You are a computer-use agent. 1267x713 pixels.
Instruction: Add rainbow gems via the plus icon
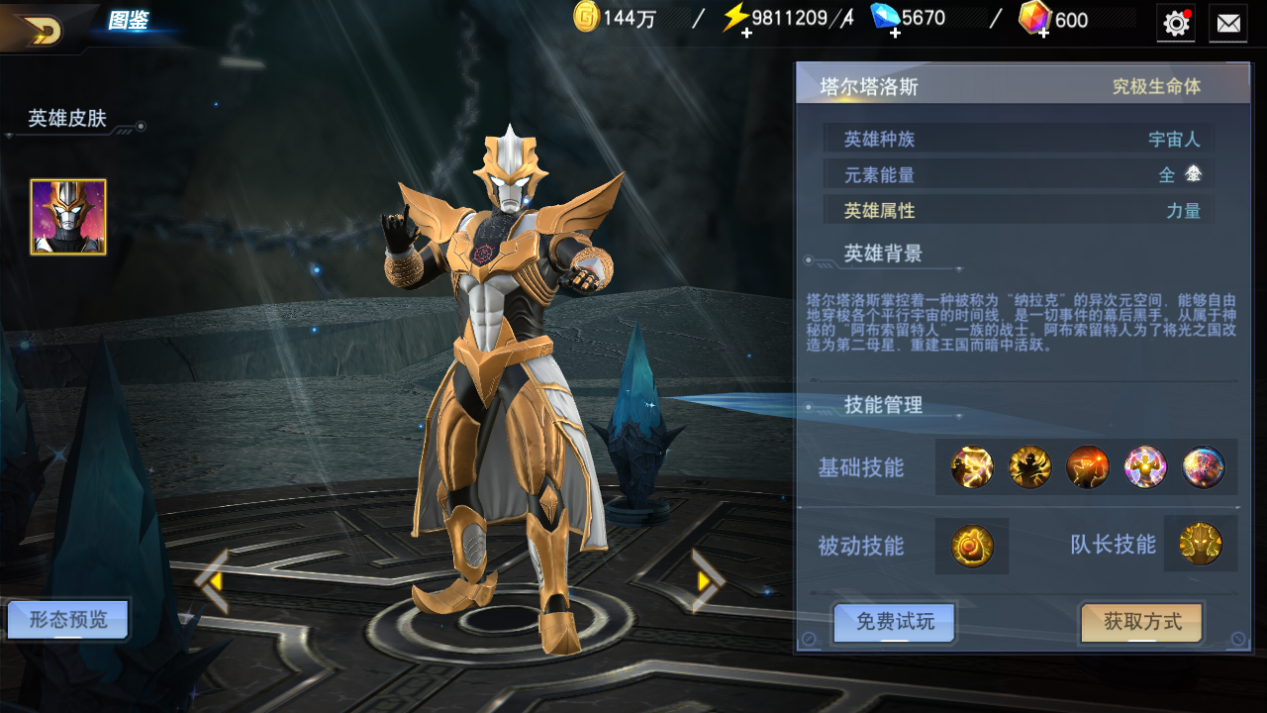click(x=1043, y=32)
